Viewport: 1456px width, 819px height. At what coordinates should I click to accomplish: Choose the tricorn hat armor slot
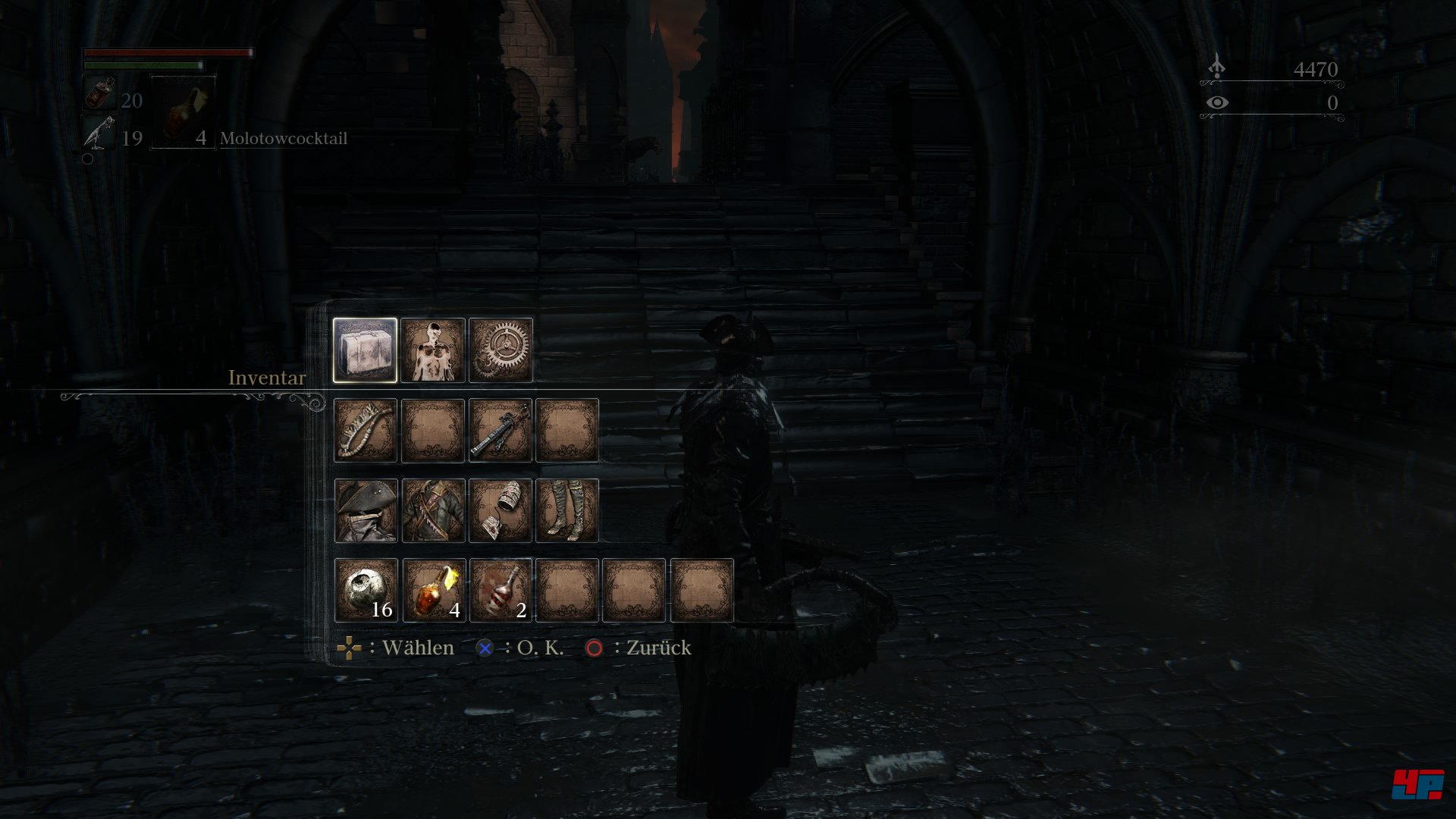tap(365, 510)
